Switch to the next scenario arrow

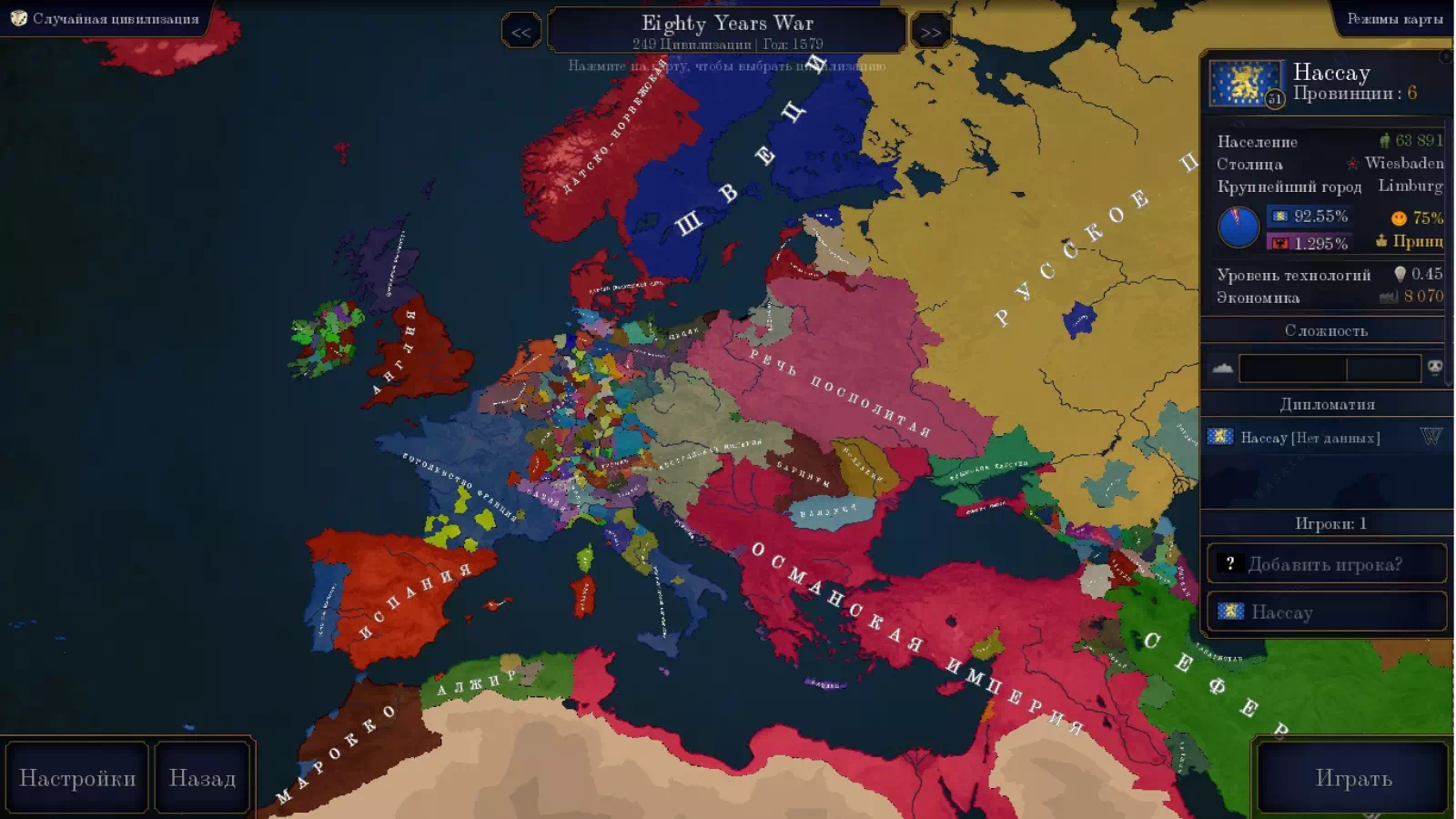pyautogui.click(x=930, y=33)
